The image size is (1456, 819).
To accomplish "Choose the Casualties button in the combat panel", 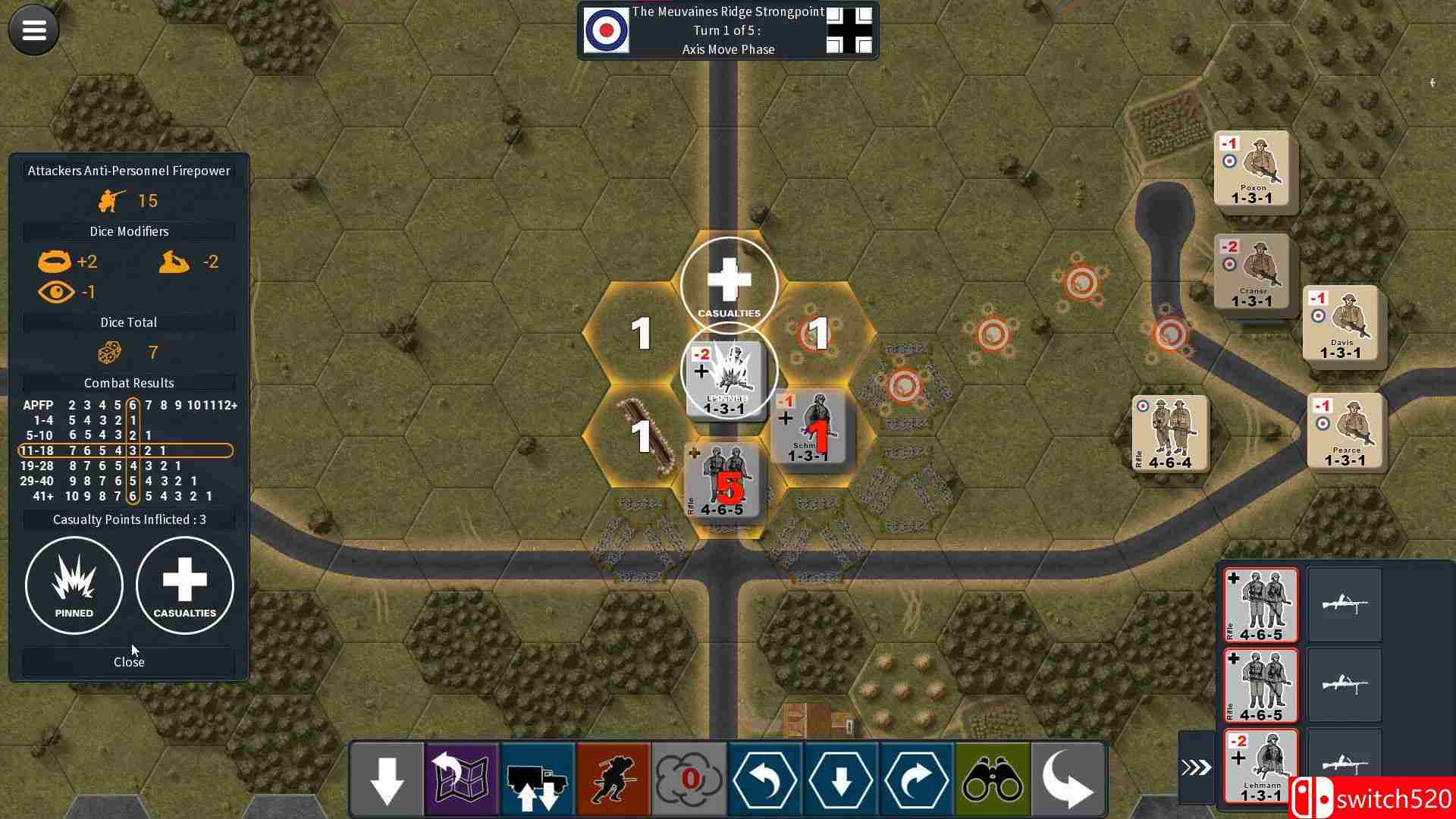I will pos(185,585).
